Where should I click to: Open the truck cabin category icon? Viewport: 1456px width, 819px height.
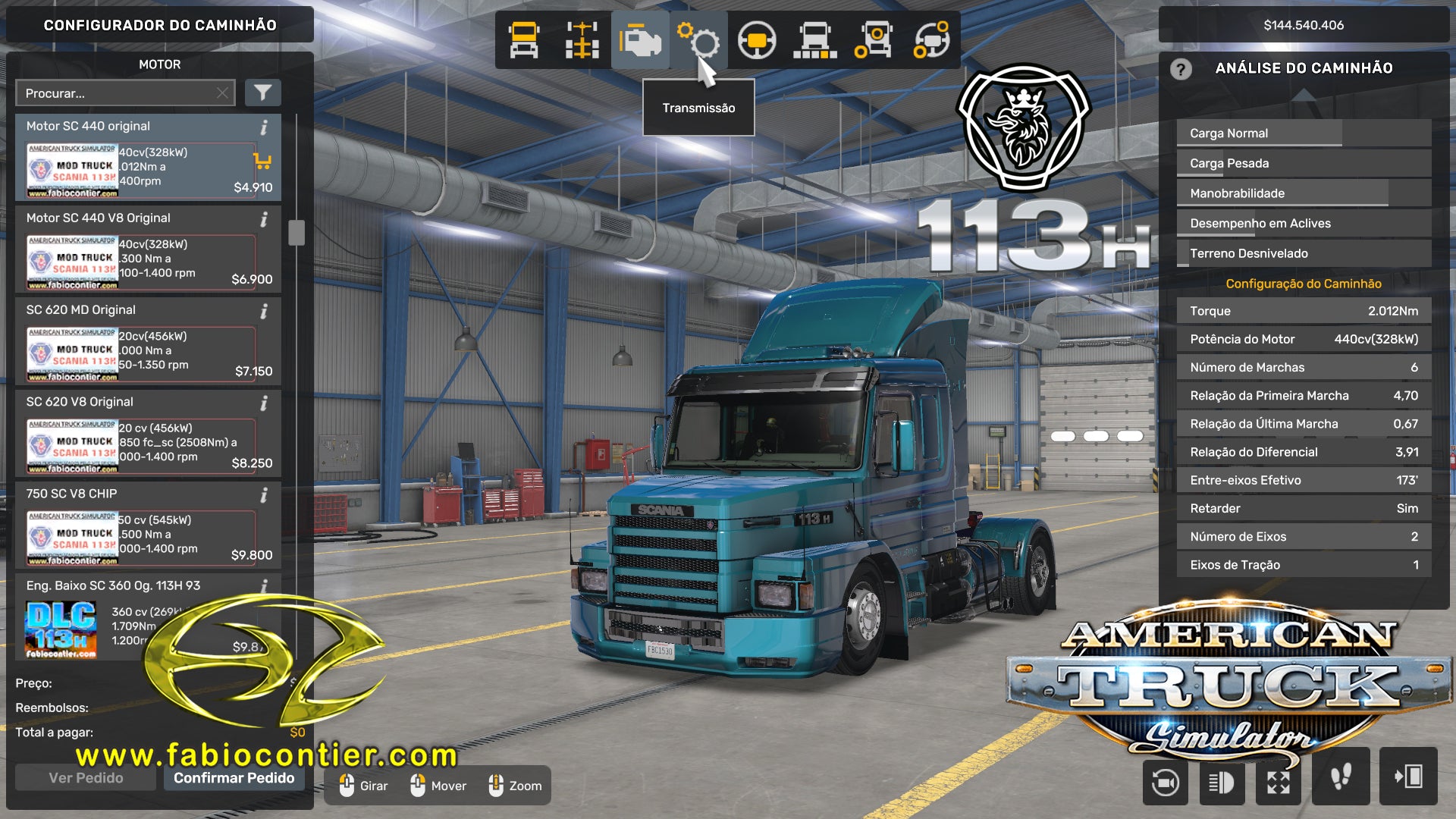[522, 42]
